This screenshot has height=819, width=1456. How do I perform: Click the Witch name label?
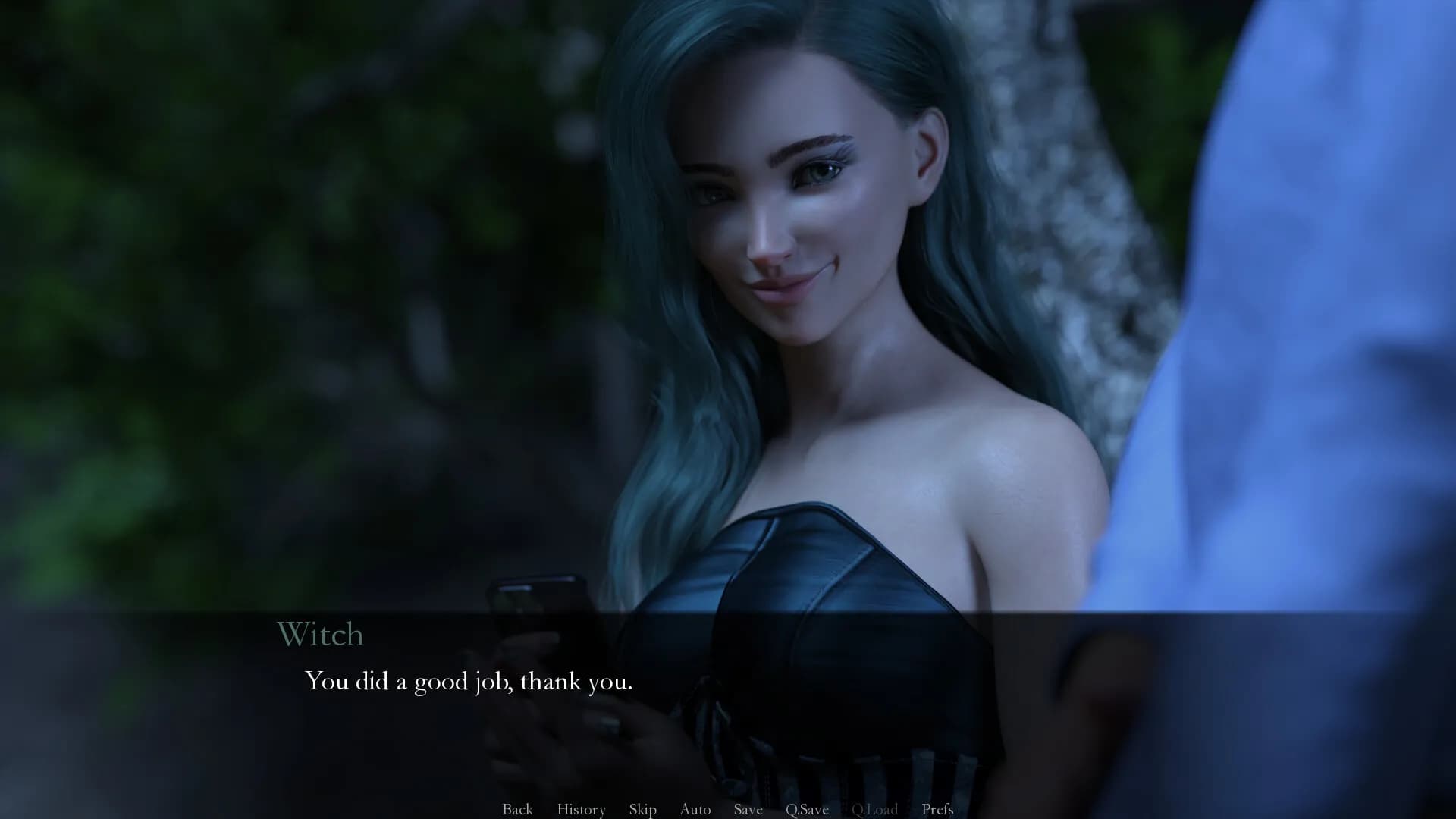click(321, 635)
